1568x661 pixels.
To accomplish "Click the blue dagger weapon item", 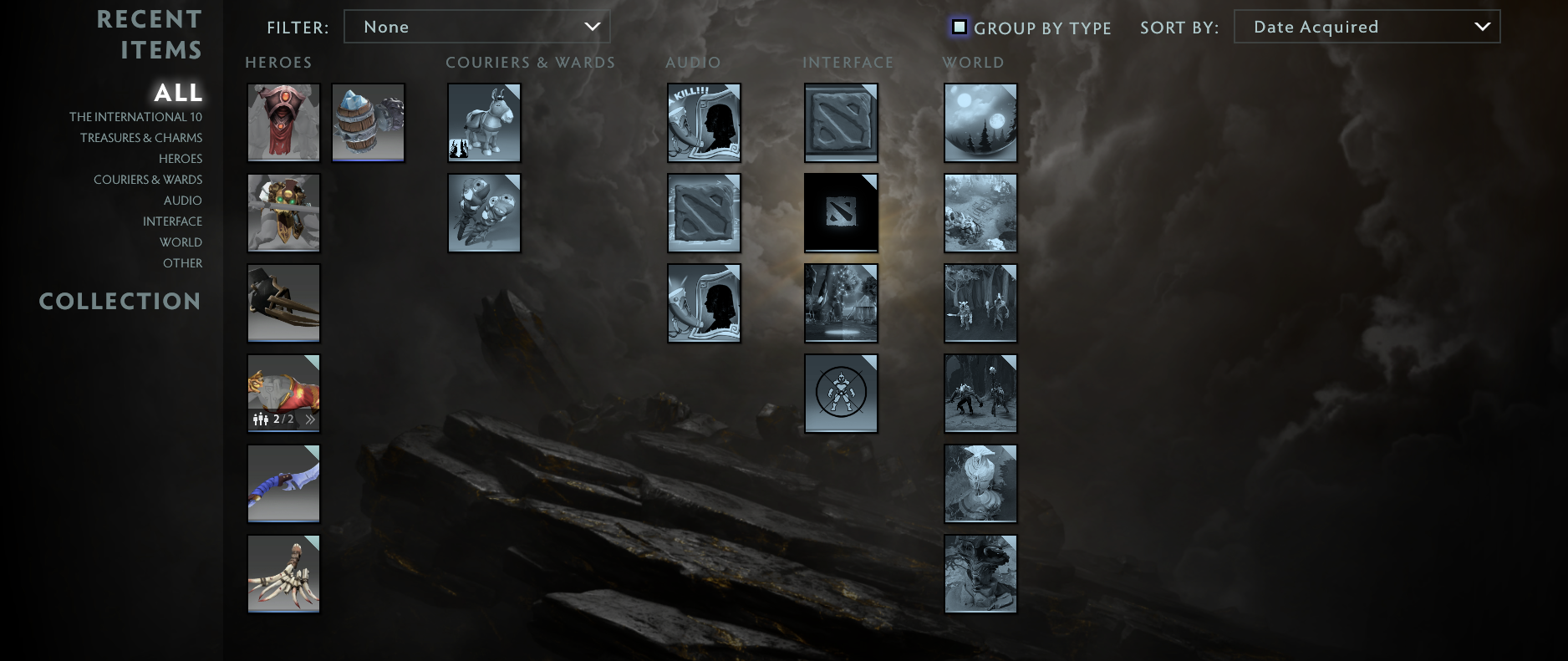I will point(283,483).
